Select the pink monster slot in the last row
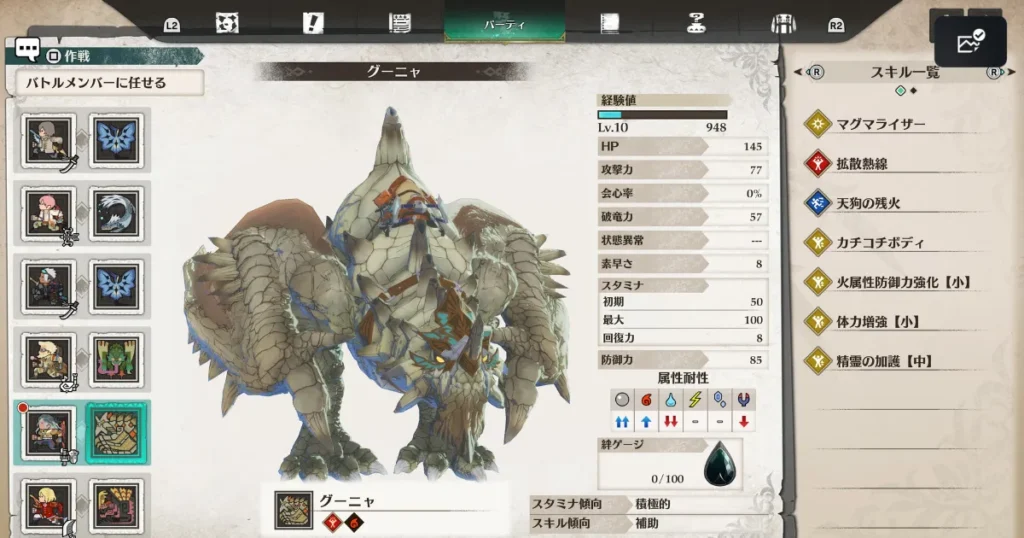 tap(118, 506)
